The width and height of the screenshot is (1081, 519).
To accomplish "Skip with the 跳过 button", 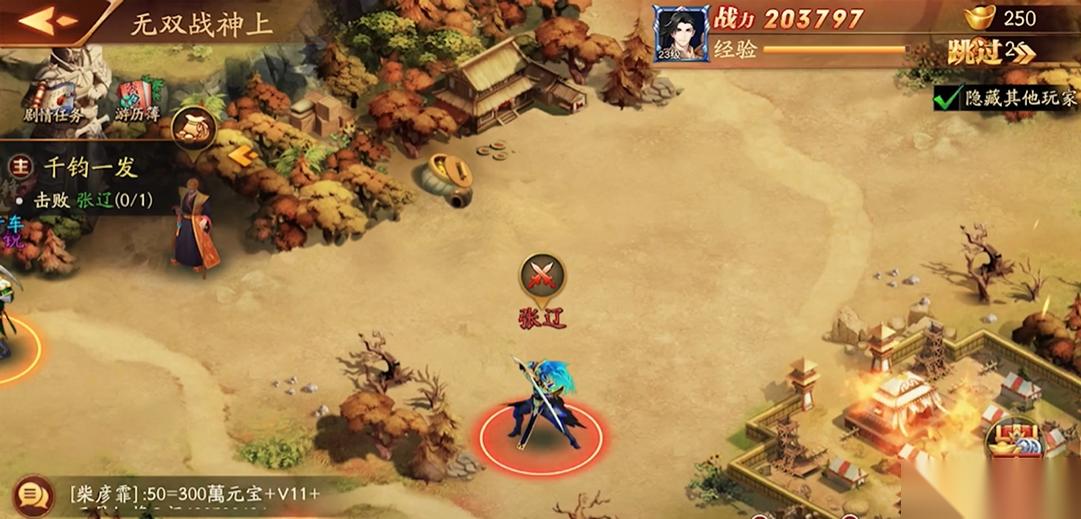I will [x=991, y=52].
